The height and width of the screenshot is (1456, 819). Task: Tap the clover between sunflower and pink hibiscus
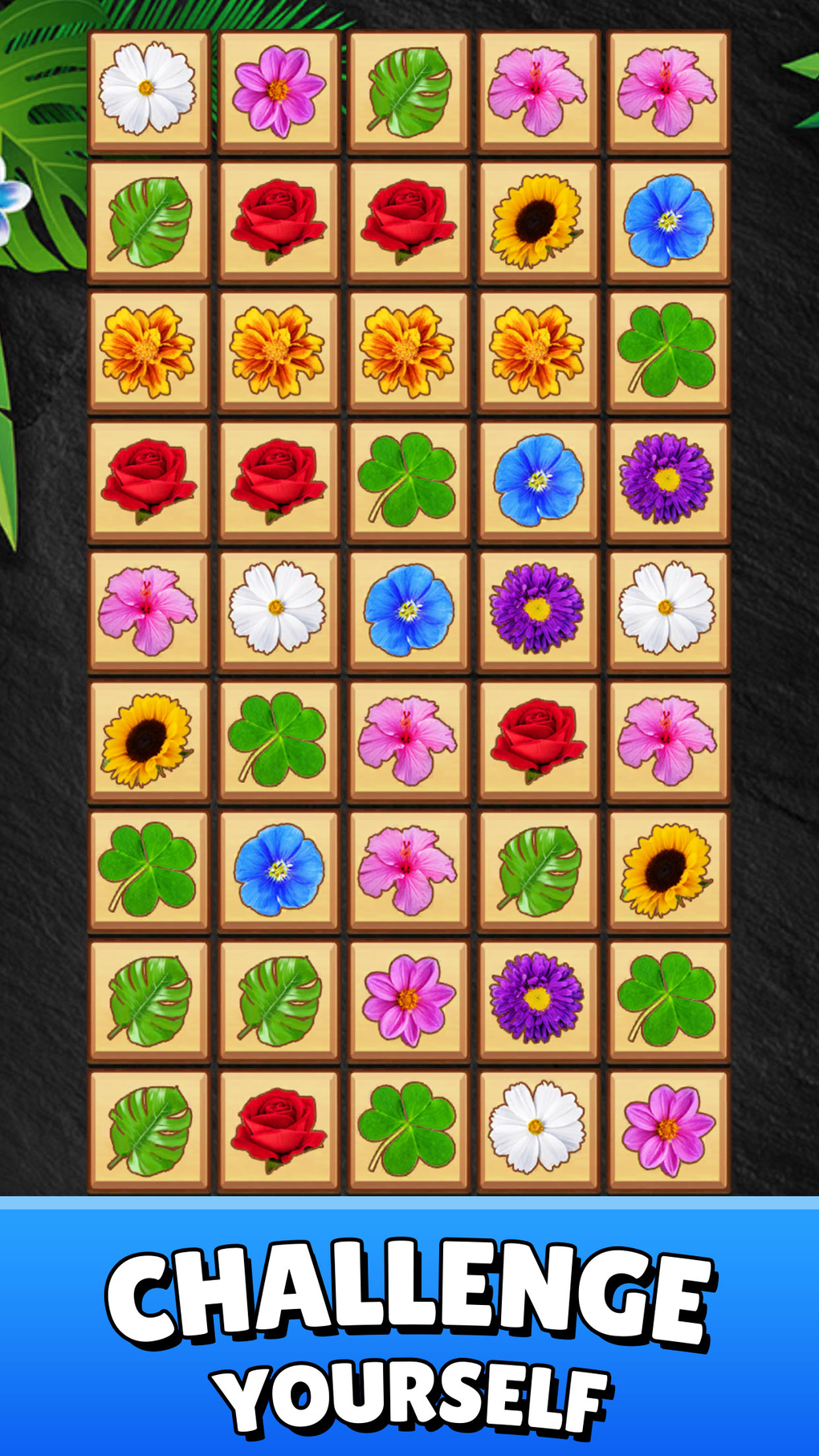click(278, 740)
